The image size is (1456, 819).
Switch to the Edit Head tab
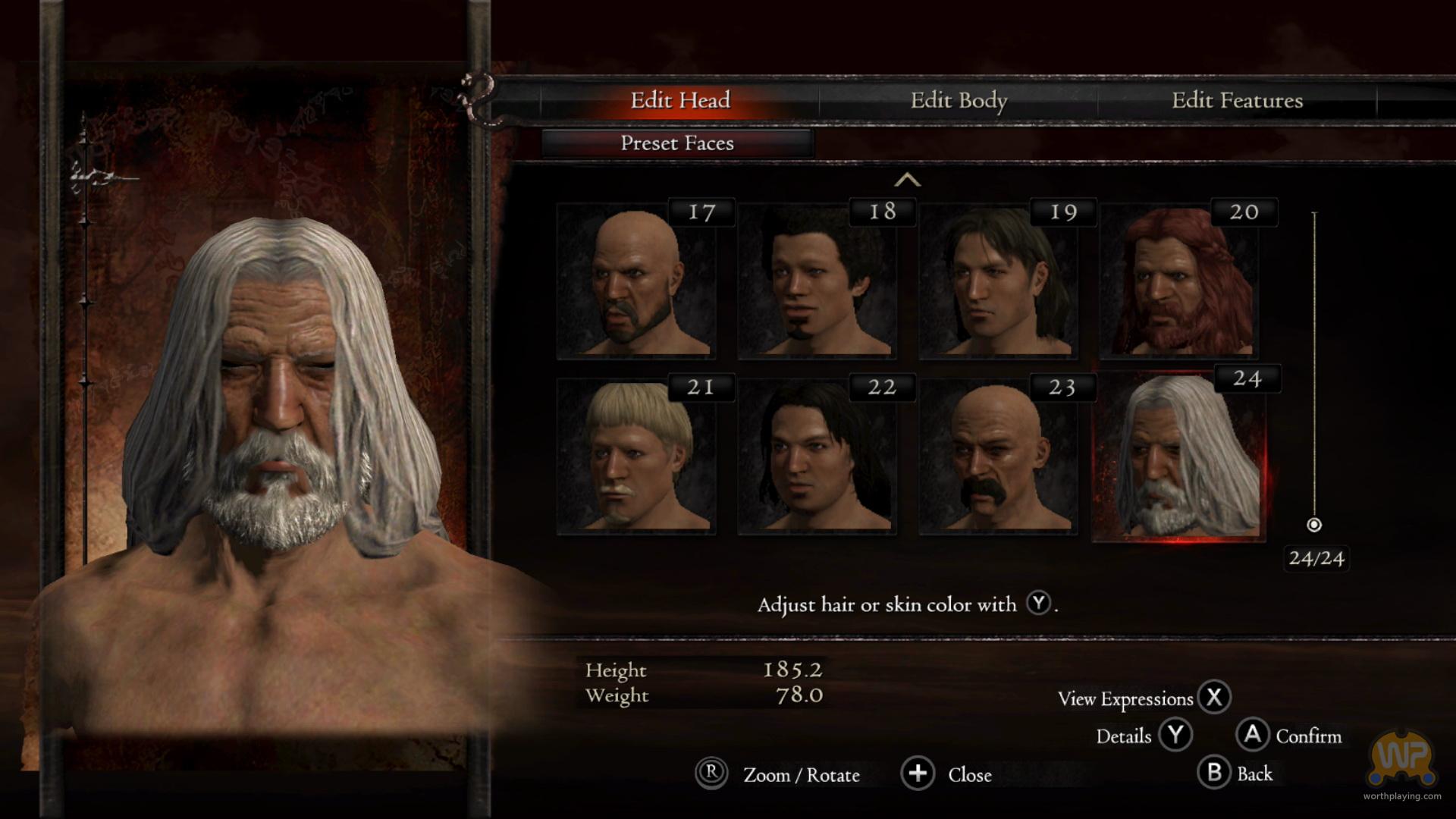[679, 100]
